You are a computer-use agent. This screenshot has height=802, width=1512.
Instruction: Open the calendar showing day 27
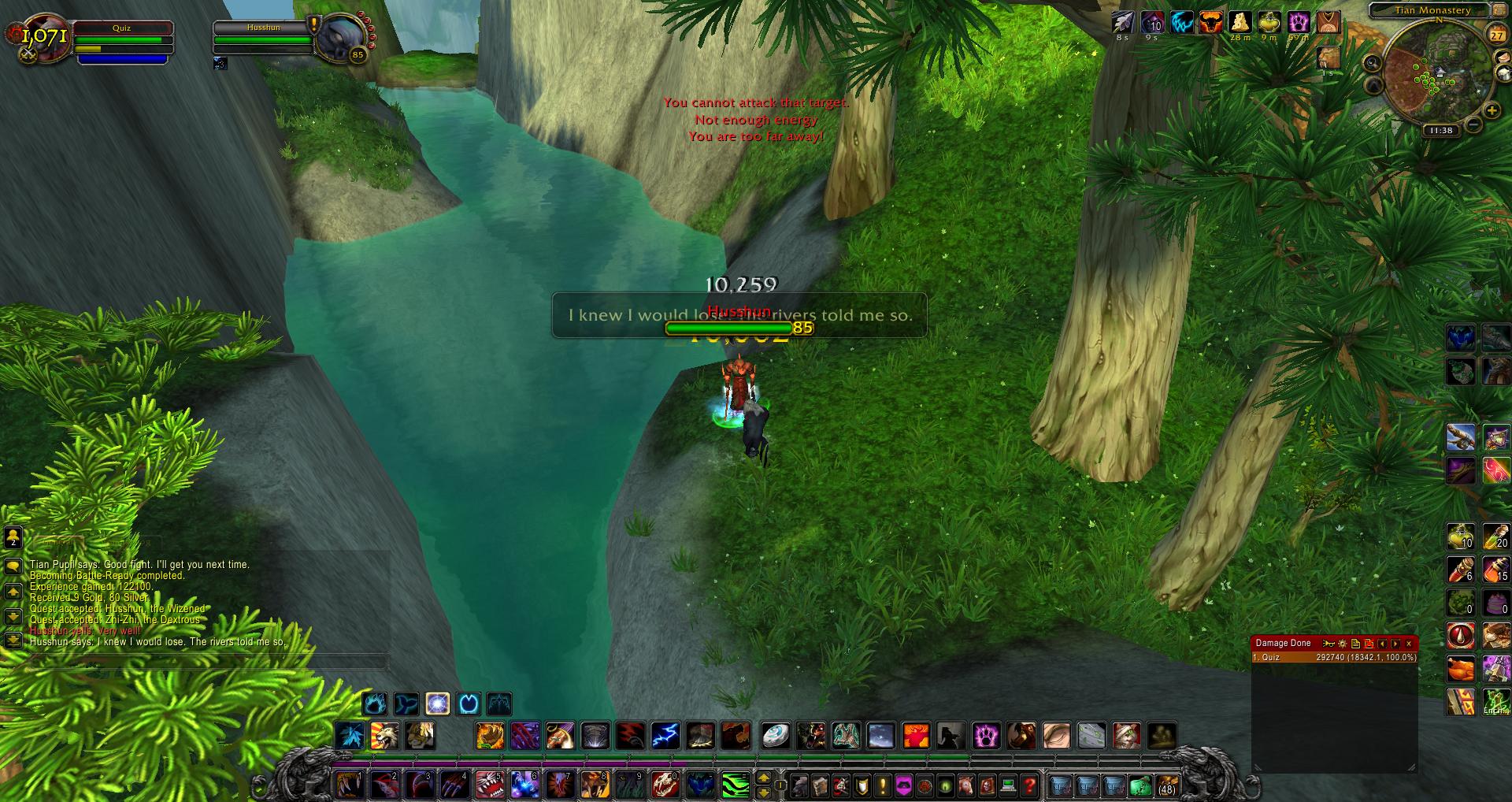(1496, 35)
